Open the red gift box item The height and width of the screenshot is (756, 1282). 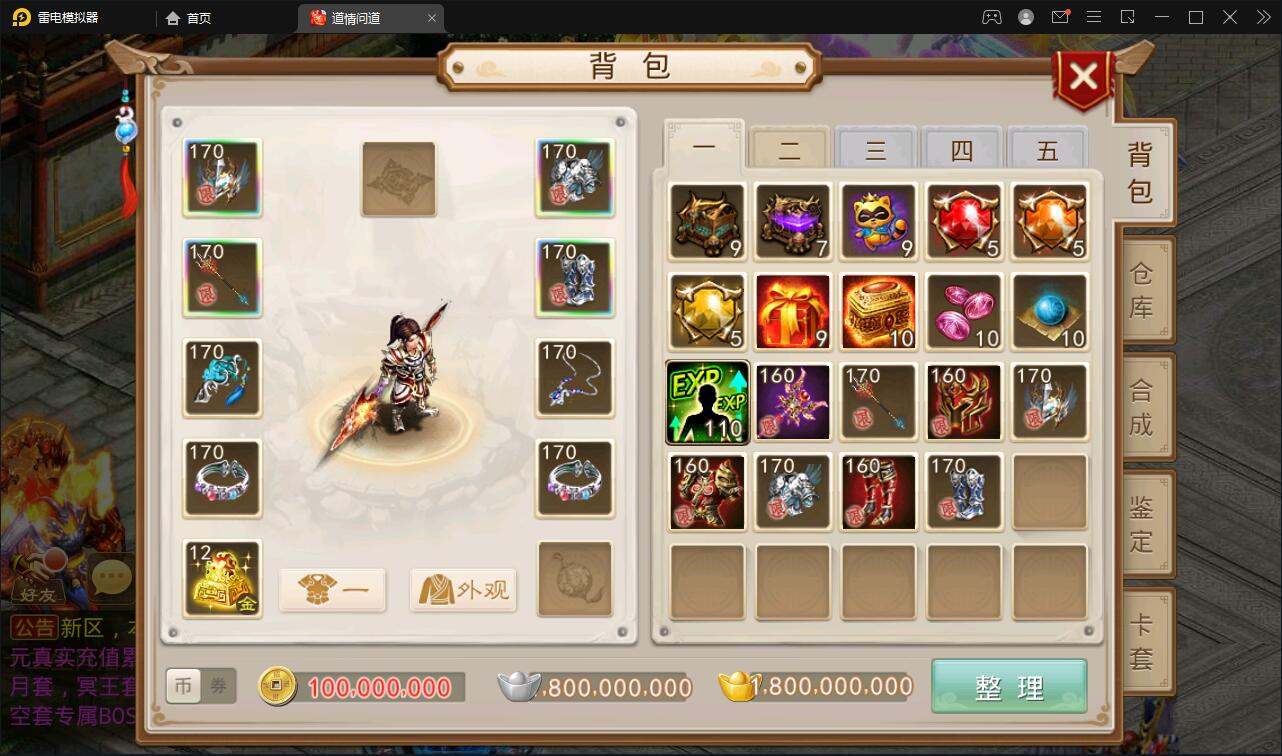793,311
